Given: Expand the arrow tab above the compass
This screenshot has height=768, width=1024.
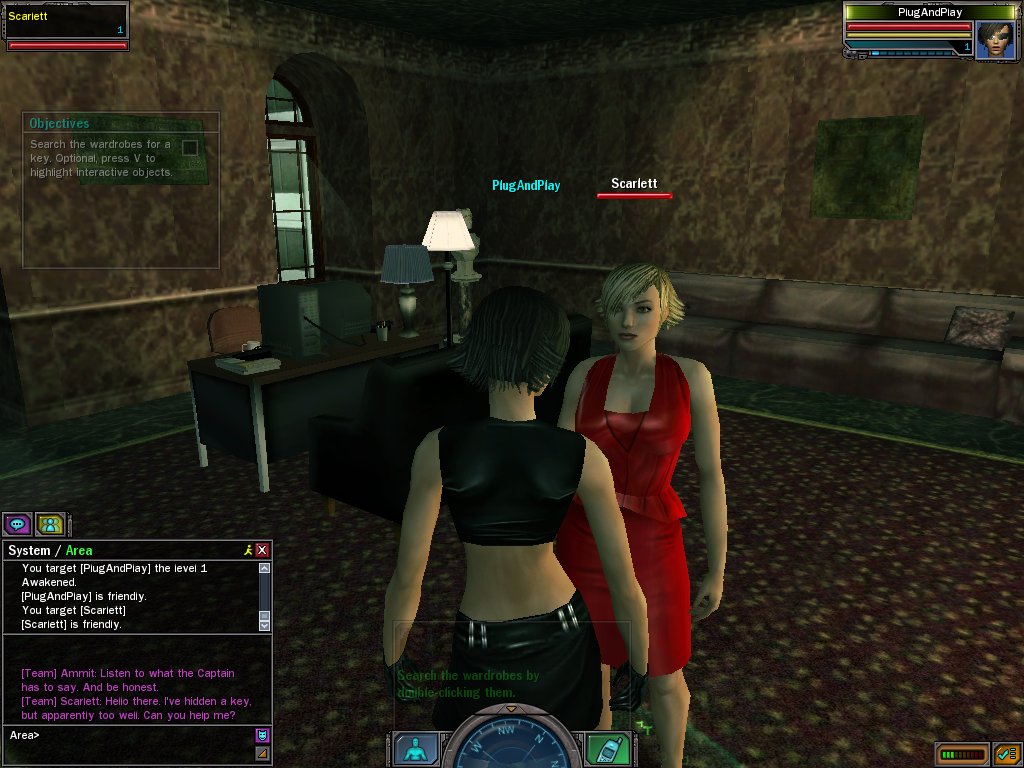Looking at the screenshot, I should coord(511,708).
